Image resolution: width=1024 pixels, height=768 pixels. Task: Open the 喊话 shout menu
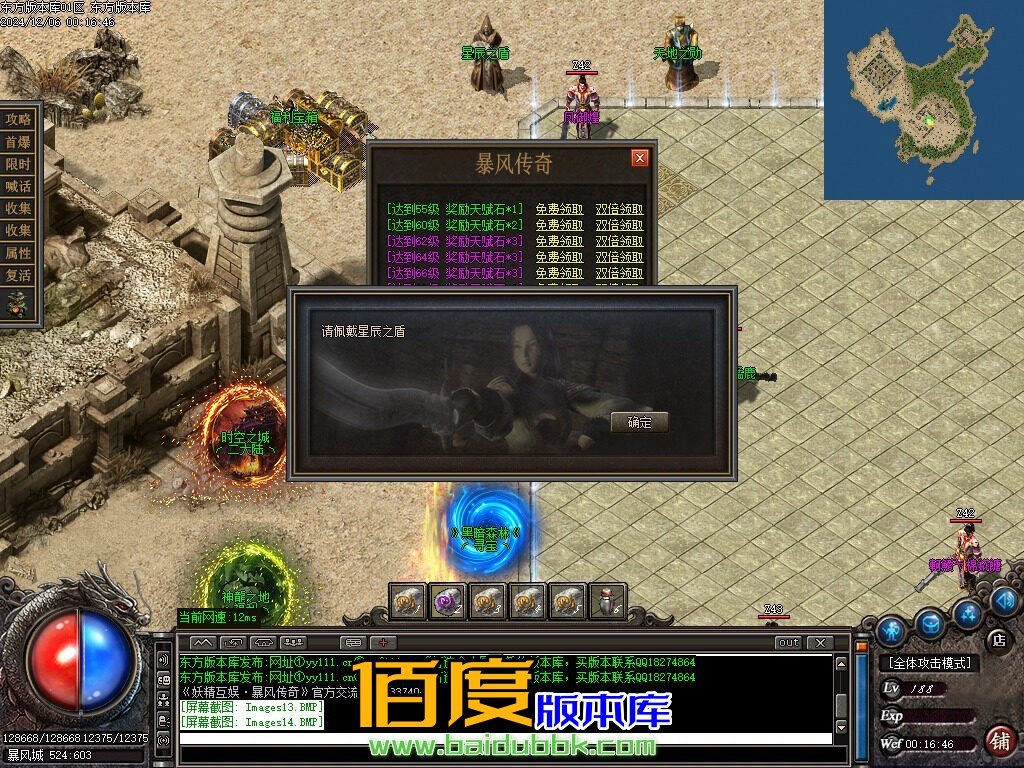click(x=19, y=186)
